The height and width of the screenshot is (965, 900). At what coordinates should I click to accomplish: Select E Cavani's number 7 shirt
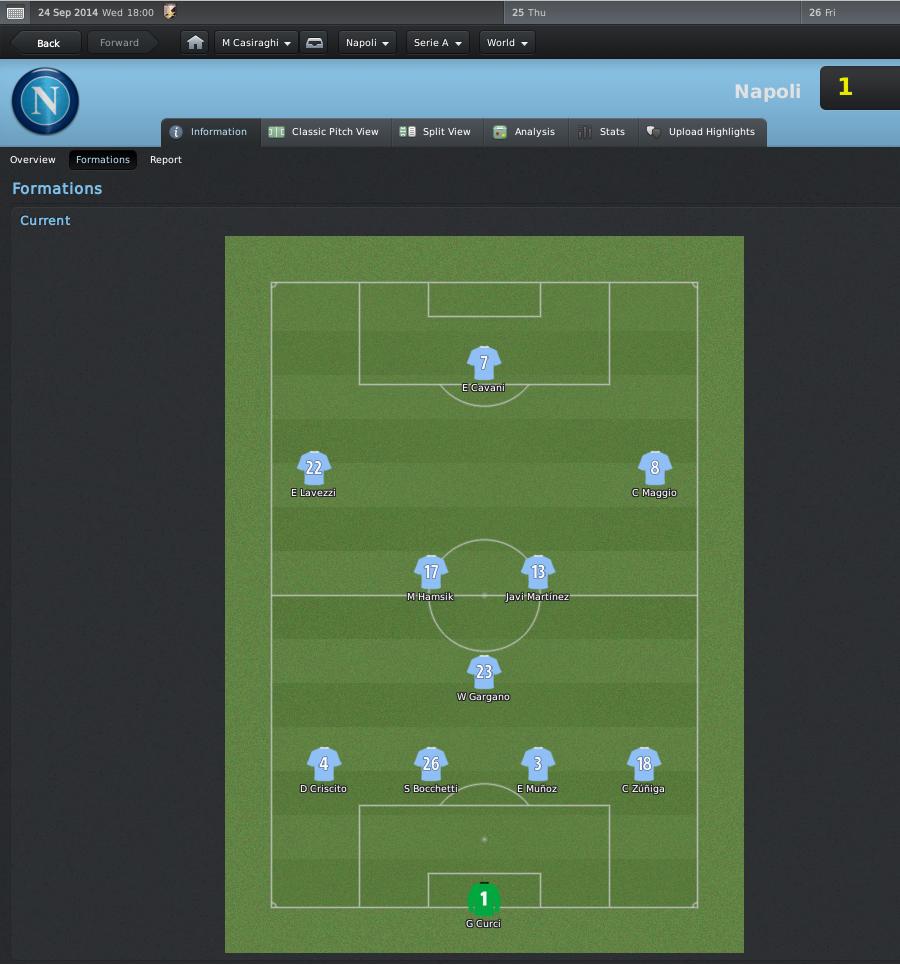pos(484,363)
